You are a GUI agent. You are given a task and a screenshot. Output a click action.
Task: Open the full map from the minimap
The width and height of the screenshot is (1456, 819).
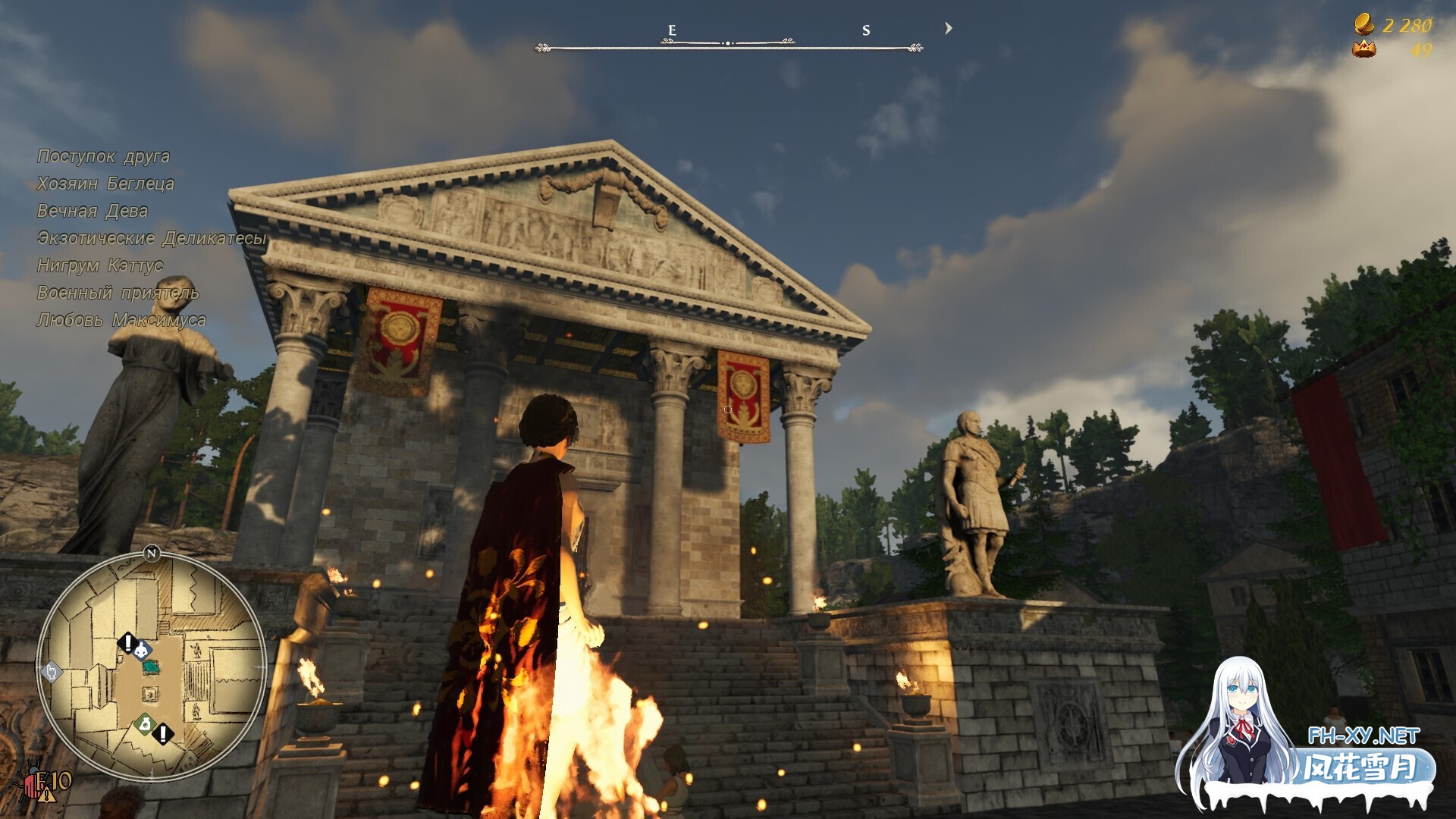(152, 667)
